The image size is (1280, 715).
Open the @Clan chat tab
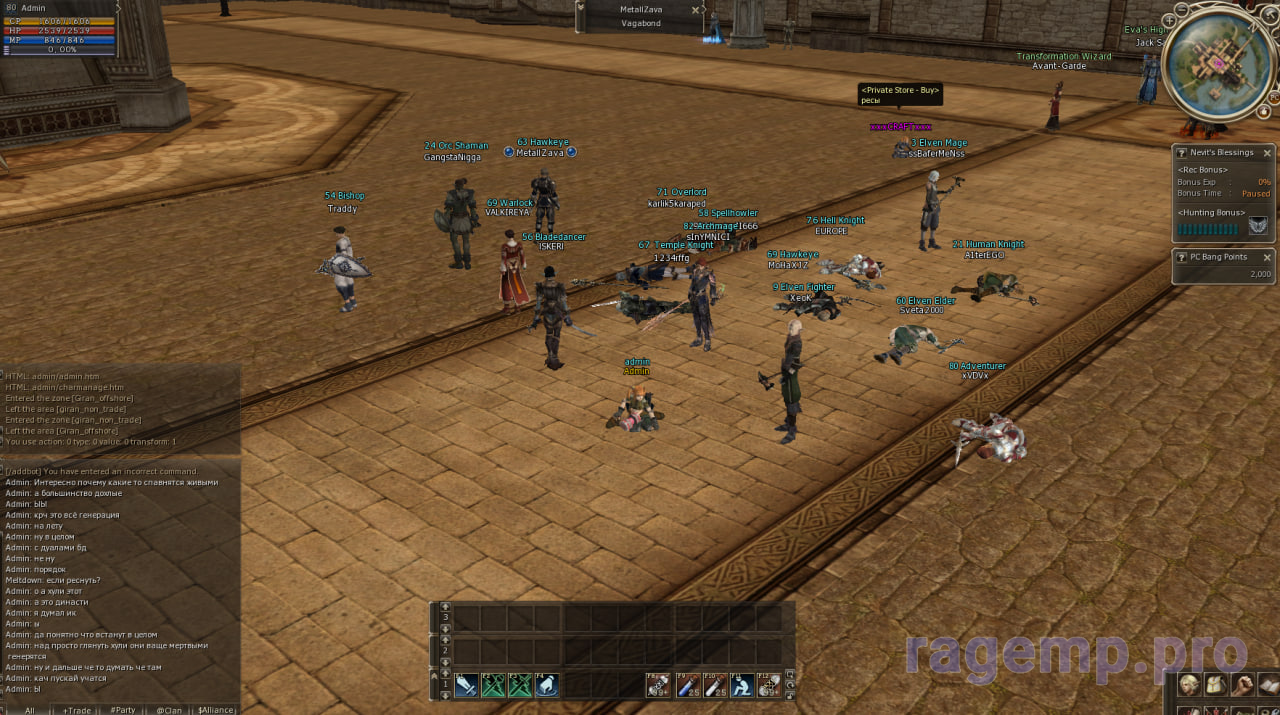point(168,709)
